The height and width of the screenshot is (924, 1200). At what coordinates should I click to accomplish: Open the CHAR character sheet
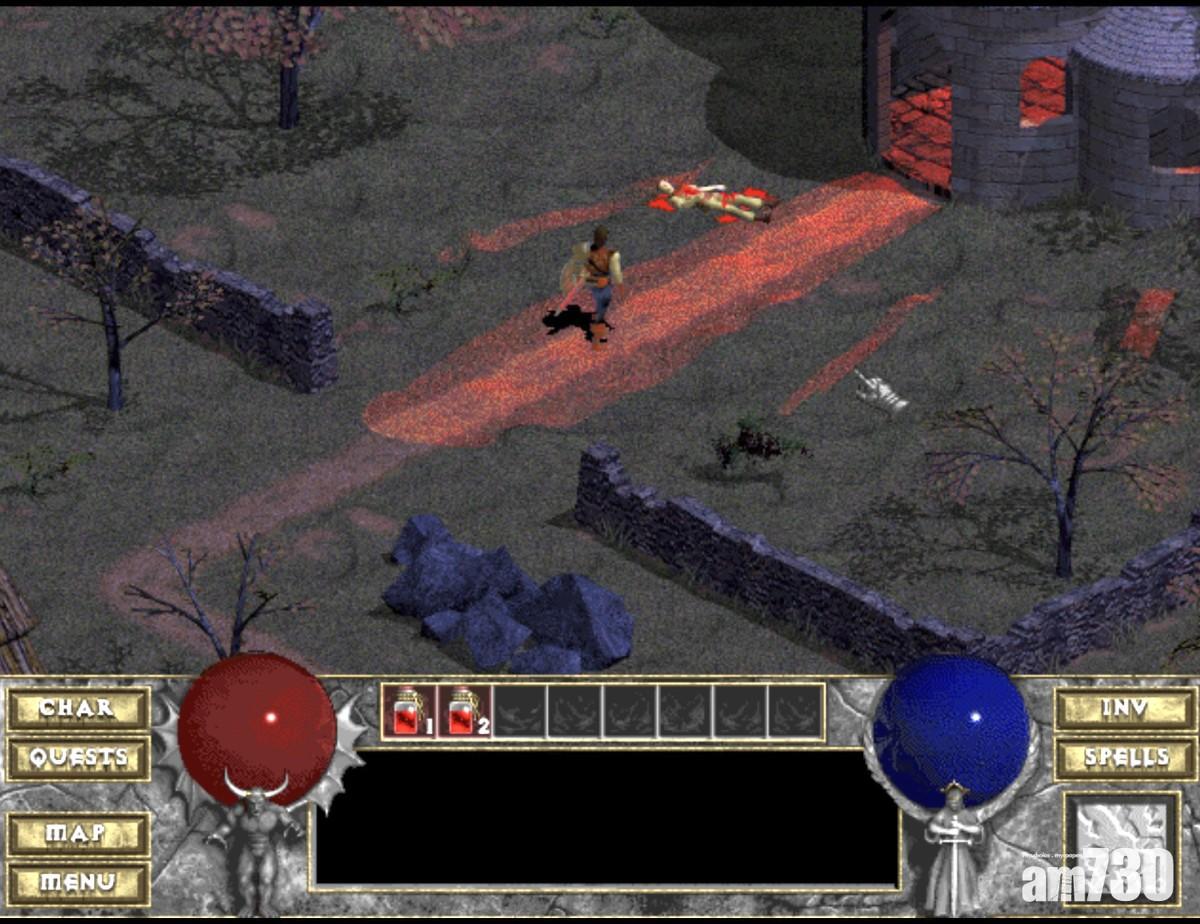click(x=78, y=709)
